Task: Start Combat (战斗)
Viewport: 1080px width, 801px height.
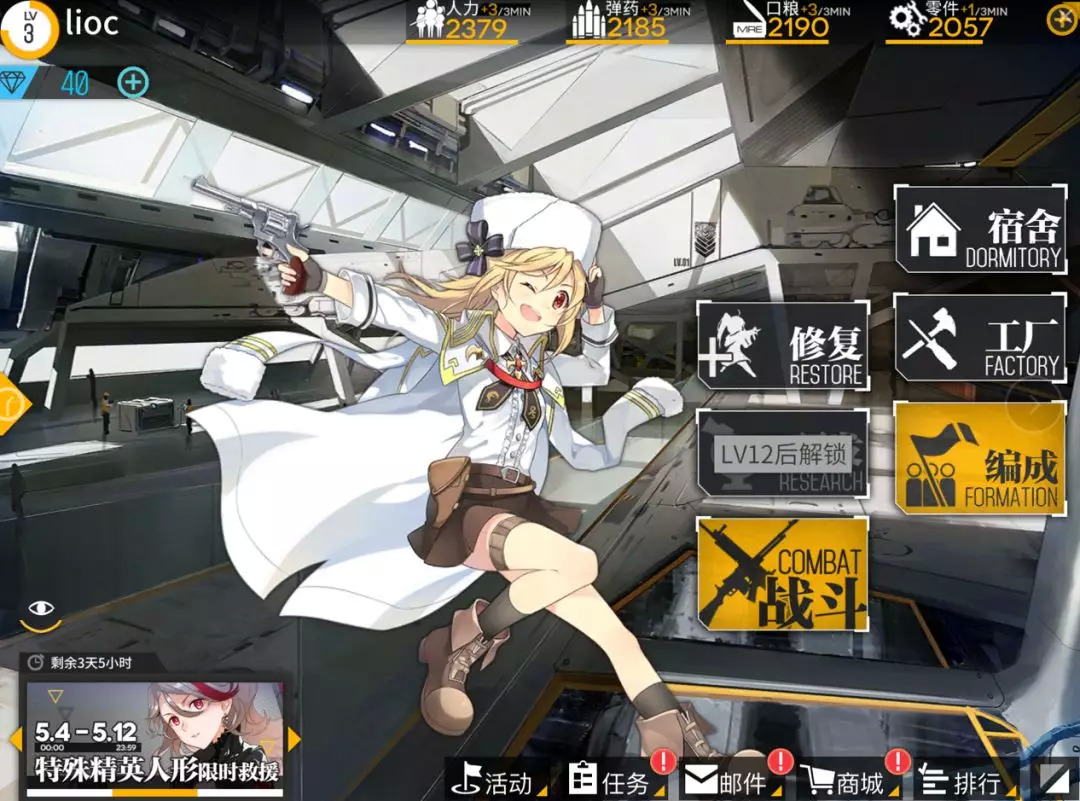Action: (782, 573)
